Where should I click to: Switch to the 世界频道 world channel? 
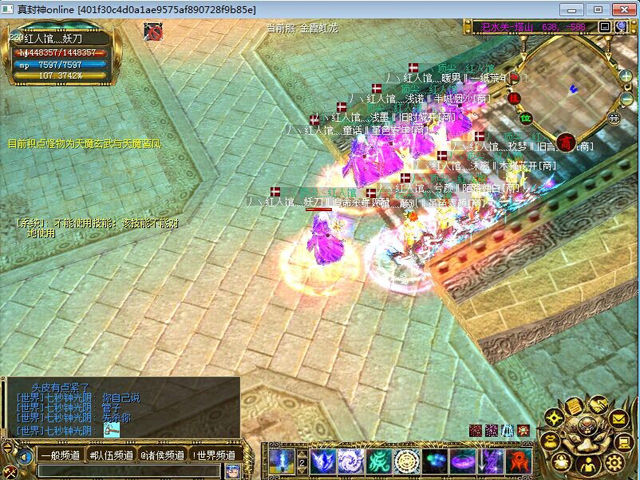point(215,455)
